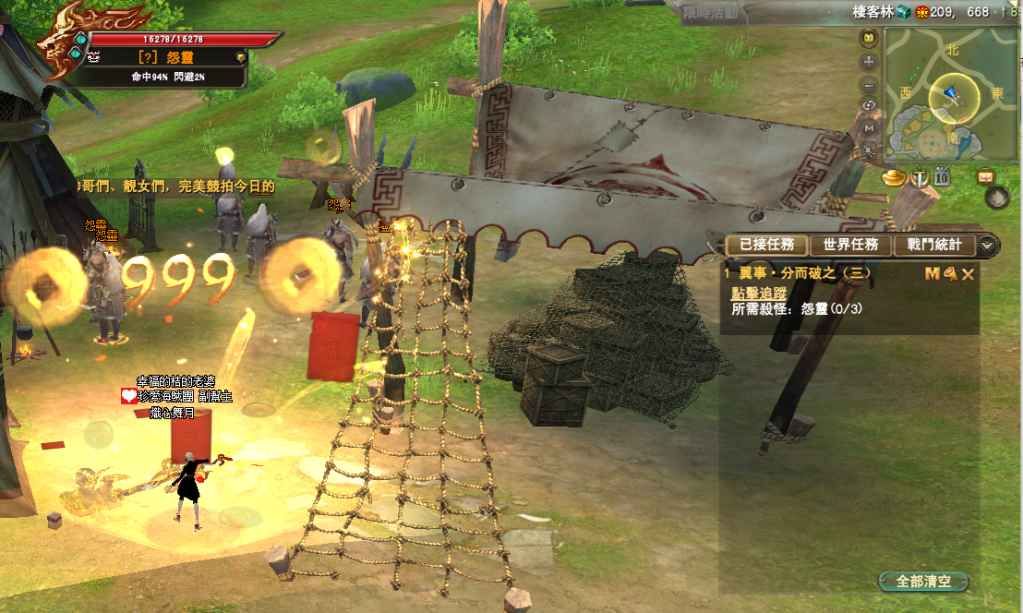Click the 點擊追蹤 tracking link
Viewport: 1023px width, 613px height.
click(x=759, y=293)
